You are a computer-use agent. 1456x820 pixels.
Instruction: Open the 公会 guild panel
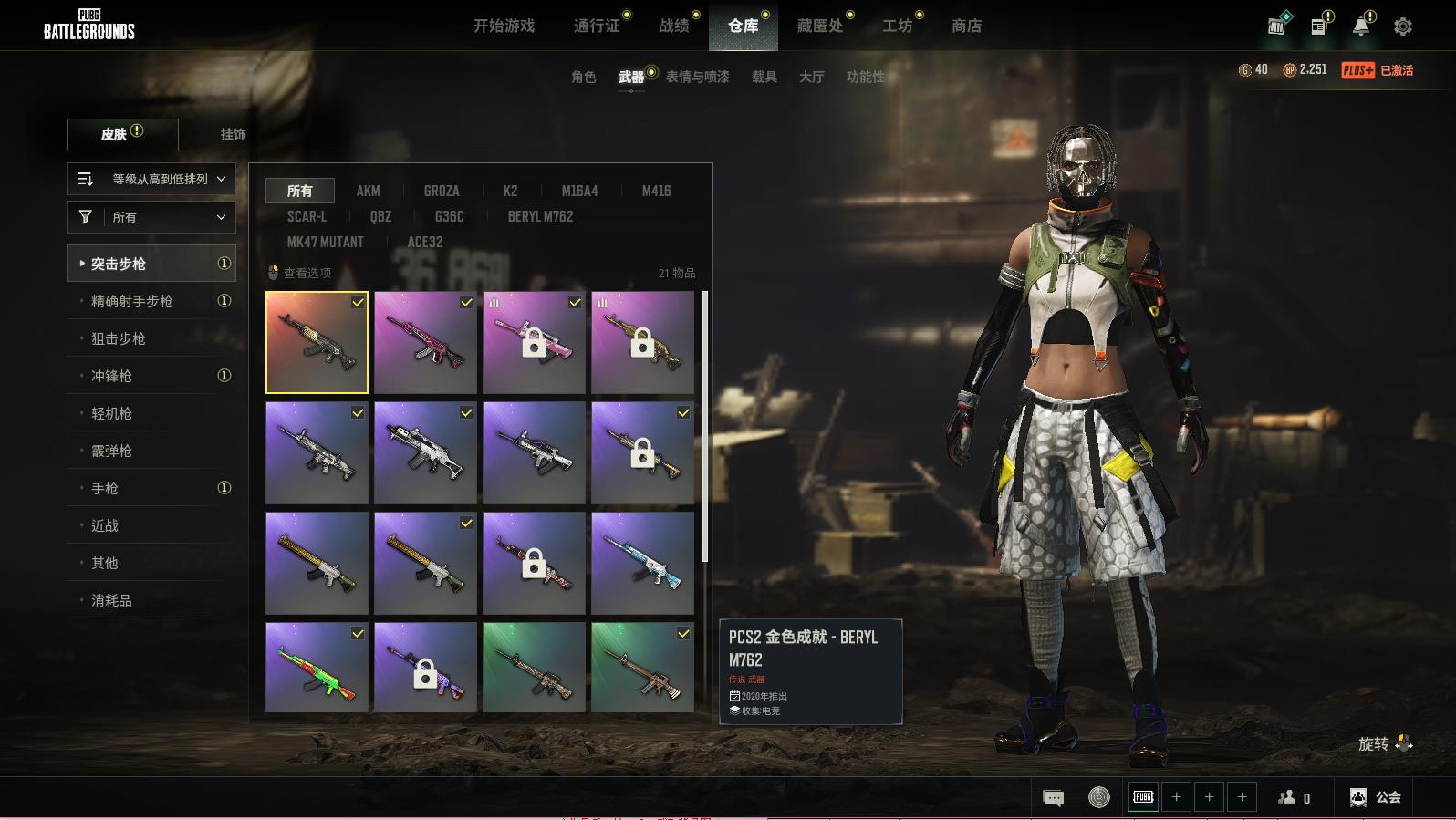1376,797
